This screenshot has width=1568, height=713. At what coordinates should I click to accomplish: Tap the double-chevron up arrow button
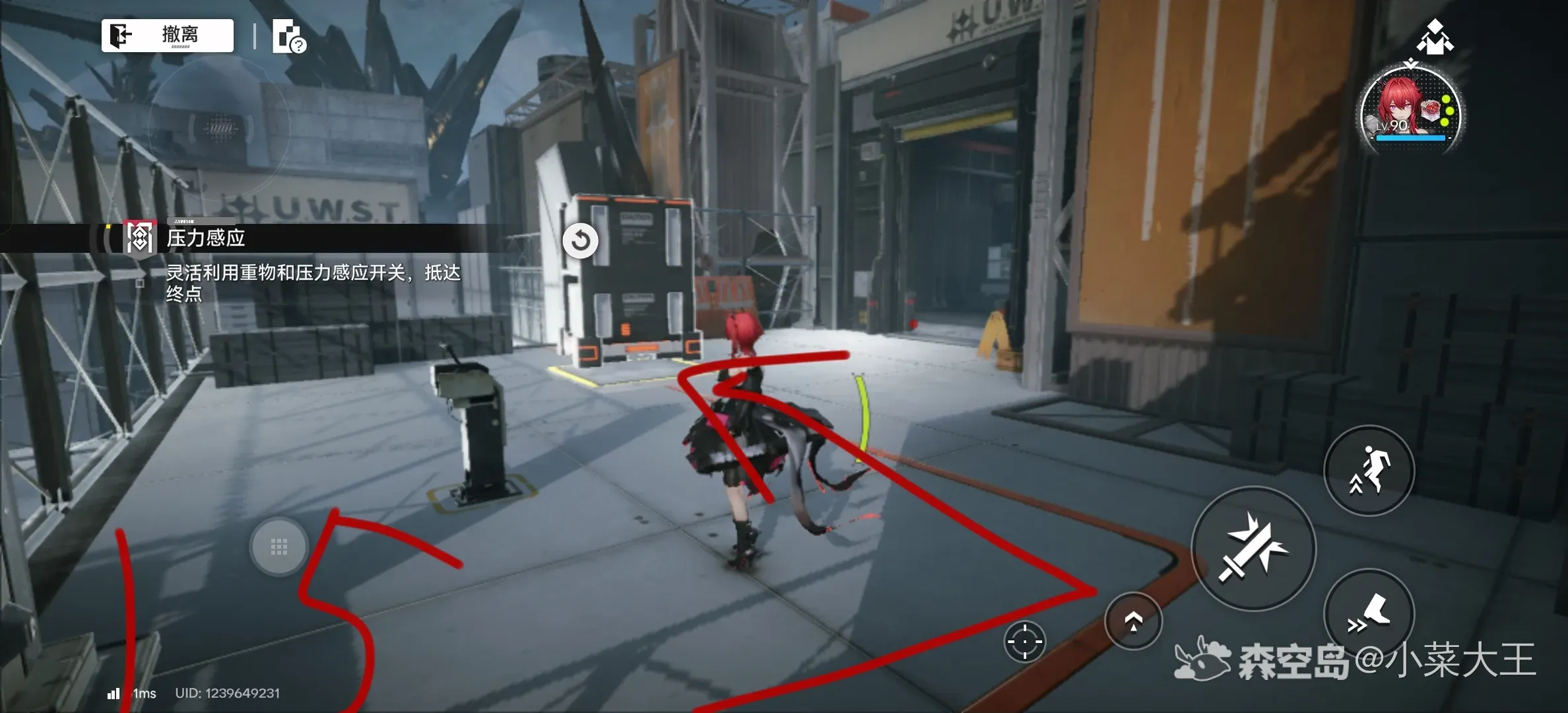(x=1133, y=621)
